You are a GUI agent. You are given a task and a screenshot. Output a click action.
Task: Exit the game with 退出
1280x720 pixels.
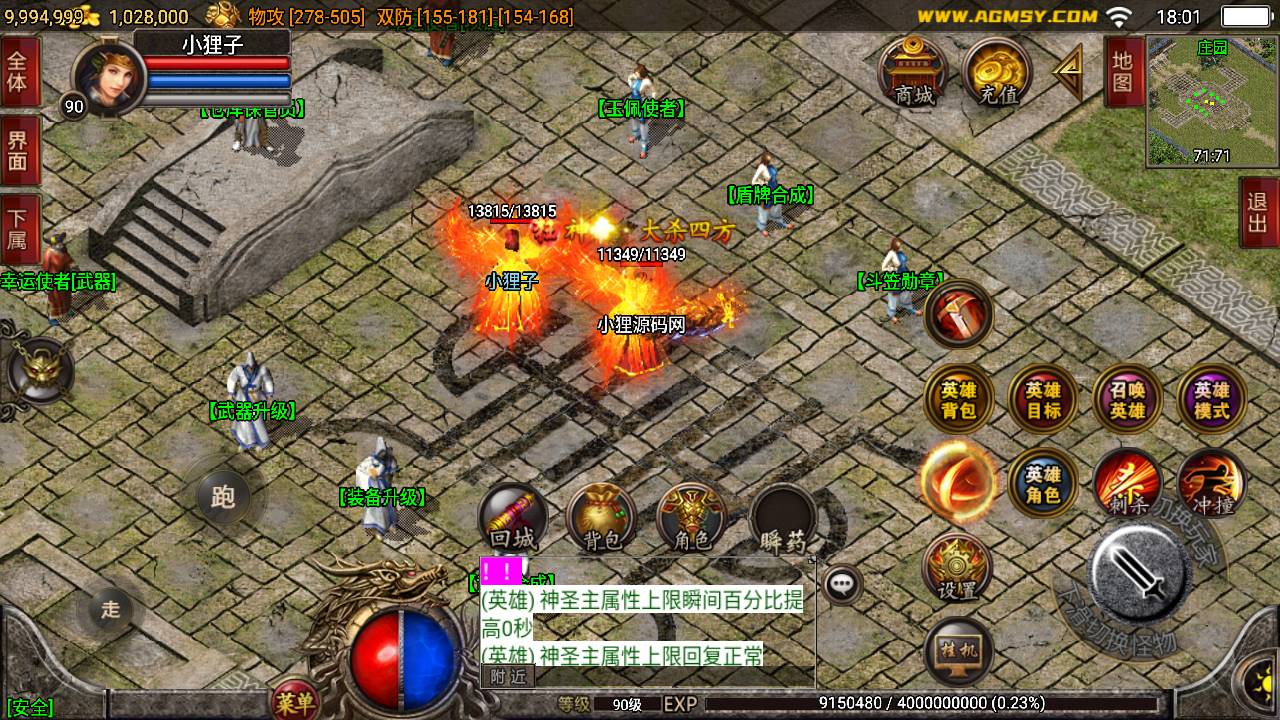[1259, 212]
